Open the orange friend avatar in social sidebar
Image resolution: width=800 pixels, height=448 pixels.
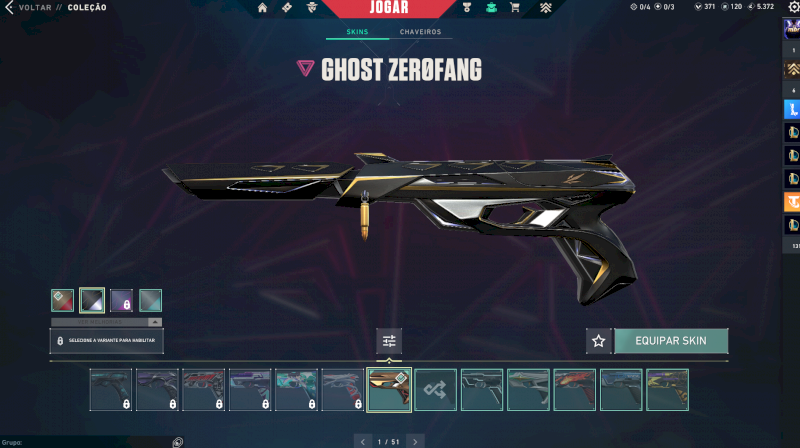pos(791,202)
